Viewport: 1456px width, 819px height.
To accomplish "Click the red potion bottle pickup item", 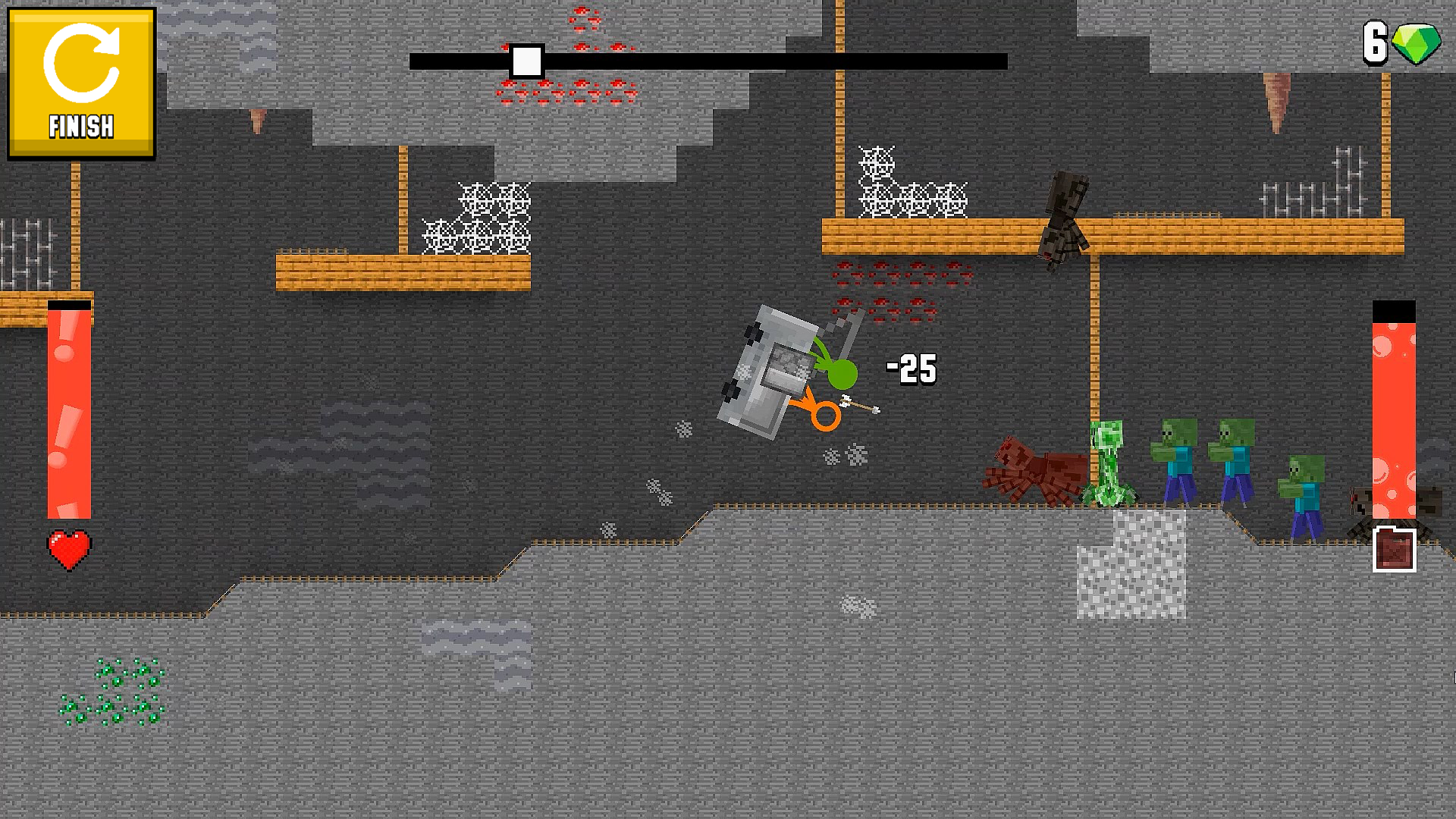I will pos(1395,547).
